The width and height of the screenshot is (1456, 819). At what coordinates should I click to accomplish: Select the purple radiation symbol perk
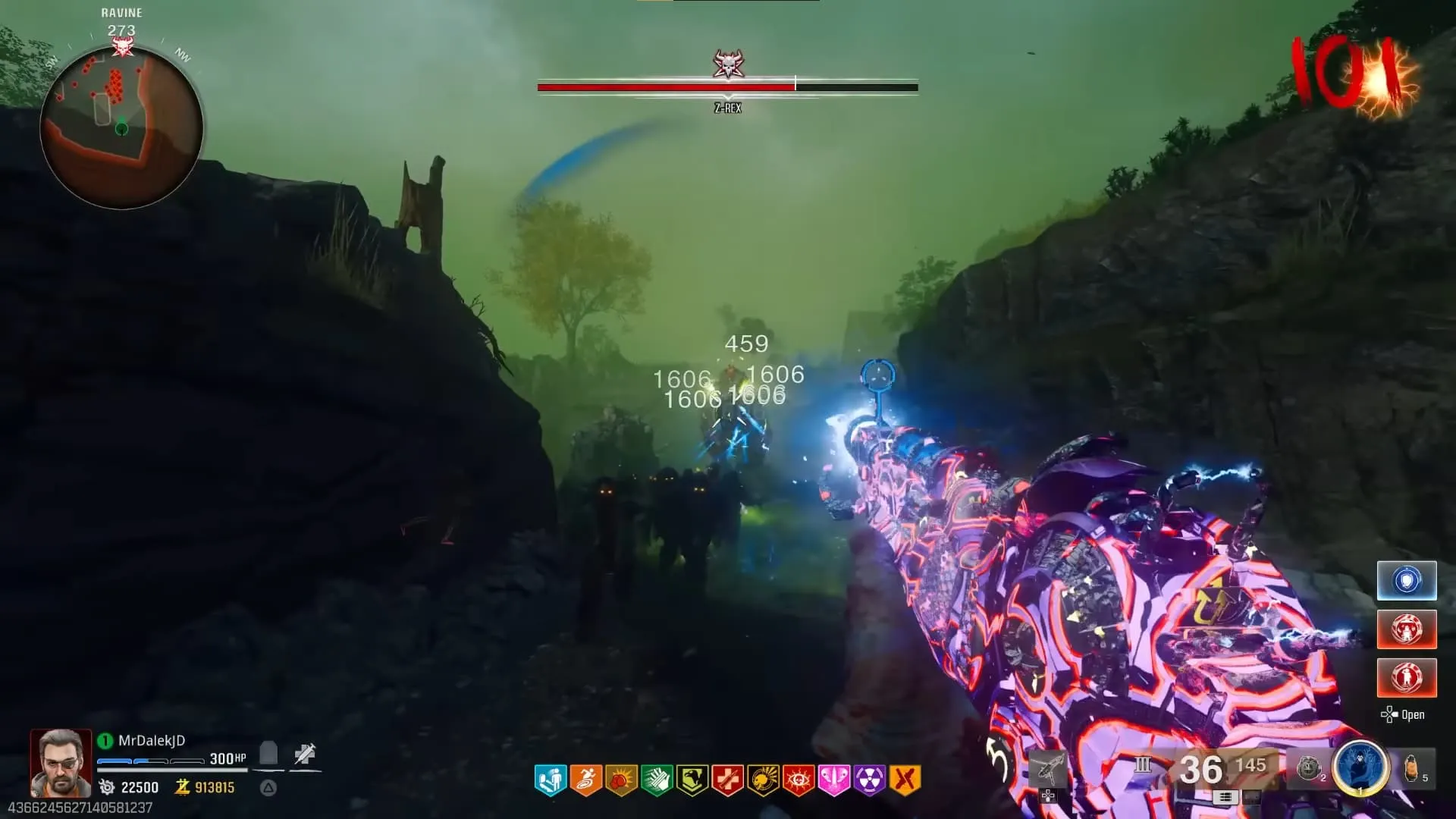(x=869, y=780)
